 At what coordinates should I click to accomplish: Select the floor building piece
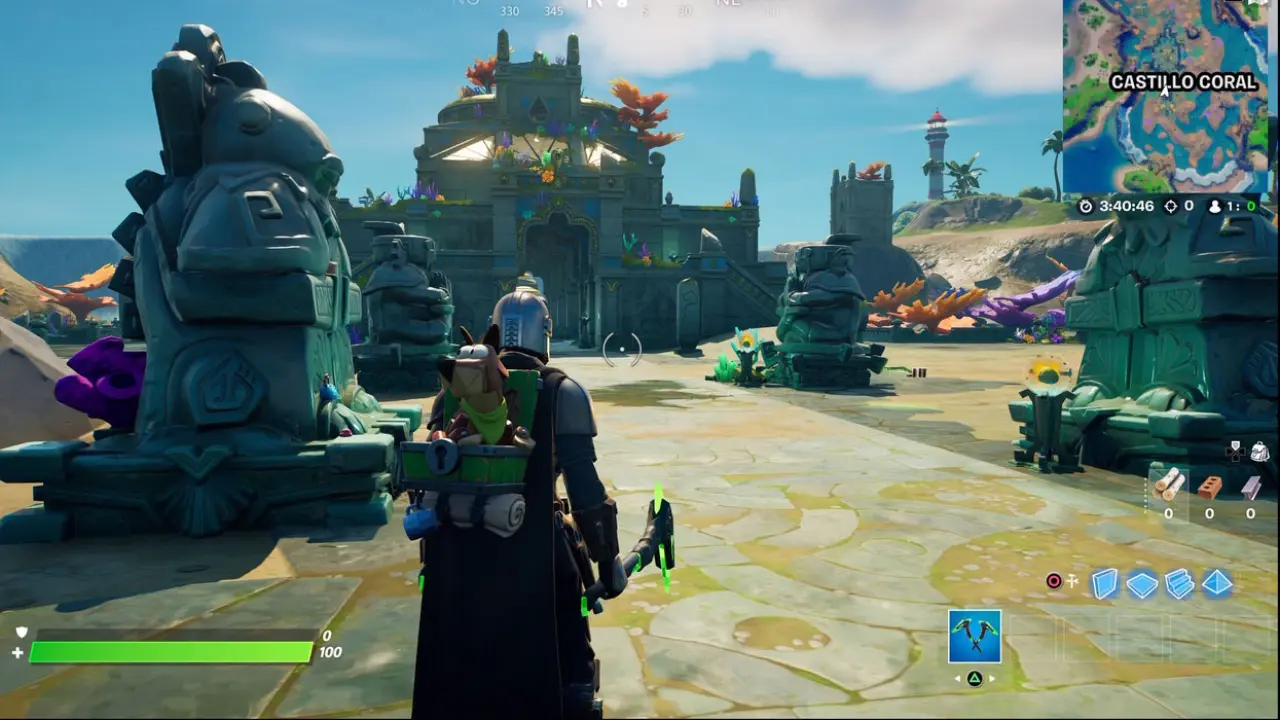pyautogui.click(x=1142, y=584)
